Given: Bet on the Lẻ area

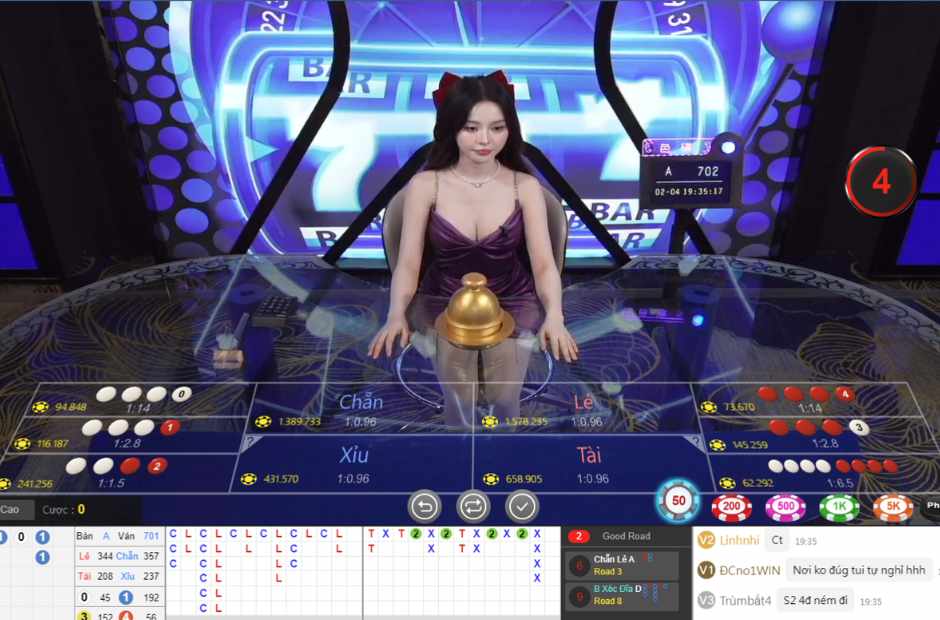Looking at the screenshot, I should 584,410.
